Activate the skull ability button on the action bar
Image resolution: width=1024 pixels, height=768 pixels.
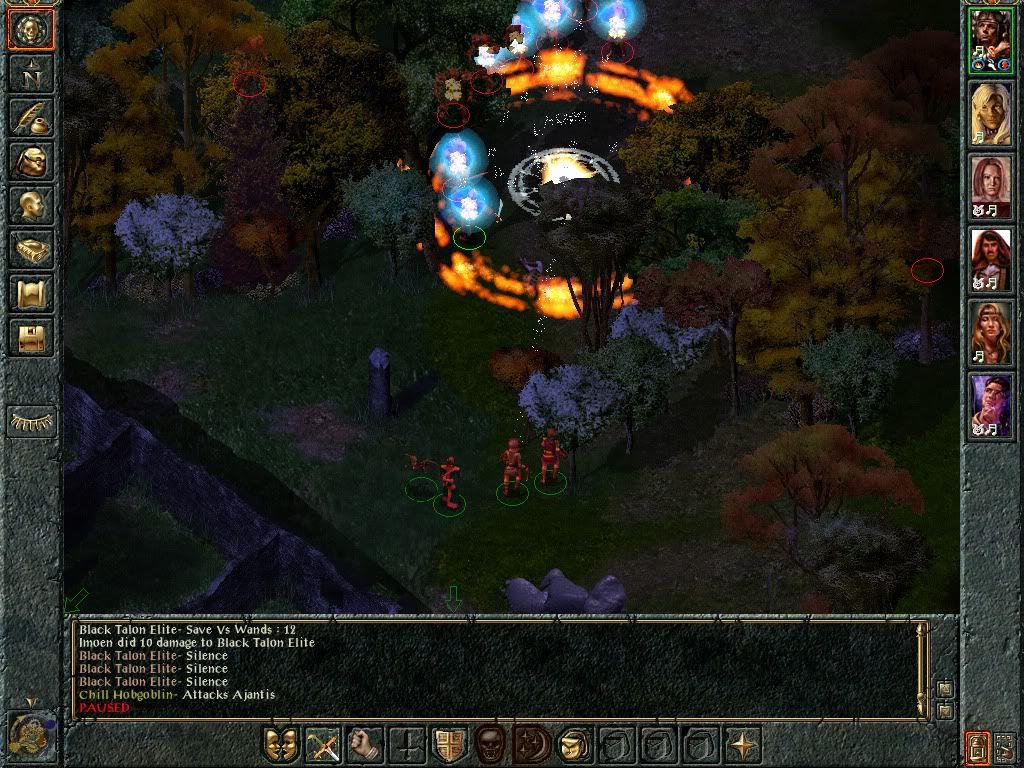(490, 744)
